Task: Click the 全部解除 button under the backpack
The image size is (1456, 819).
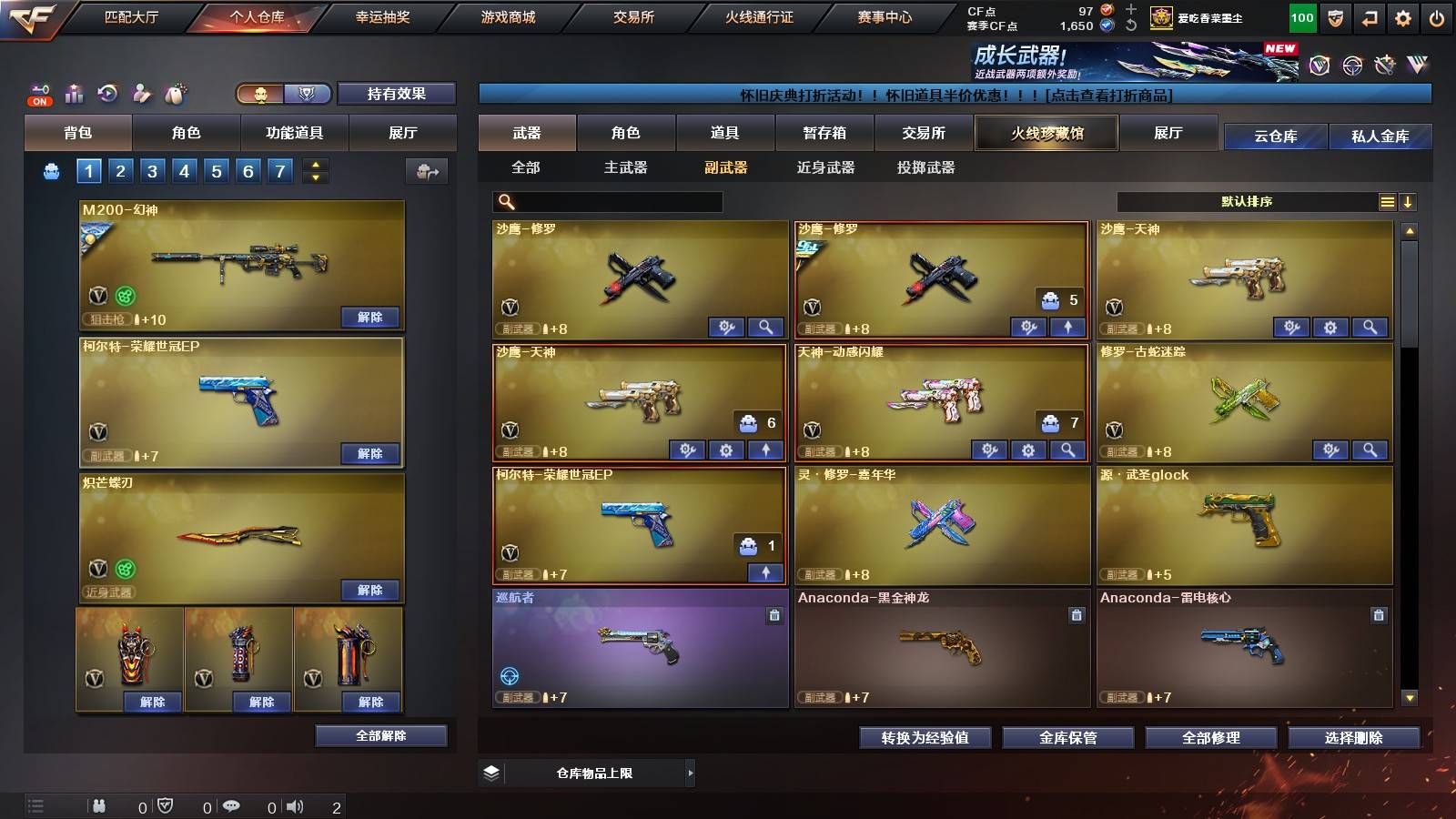Action: click(x=380, y=735)
